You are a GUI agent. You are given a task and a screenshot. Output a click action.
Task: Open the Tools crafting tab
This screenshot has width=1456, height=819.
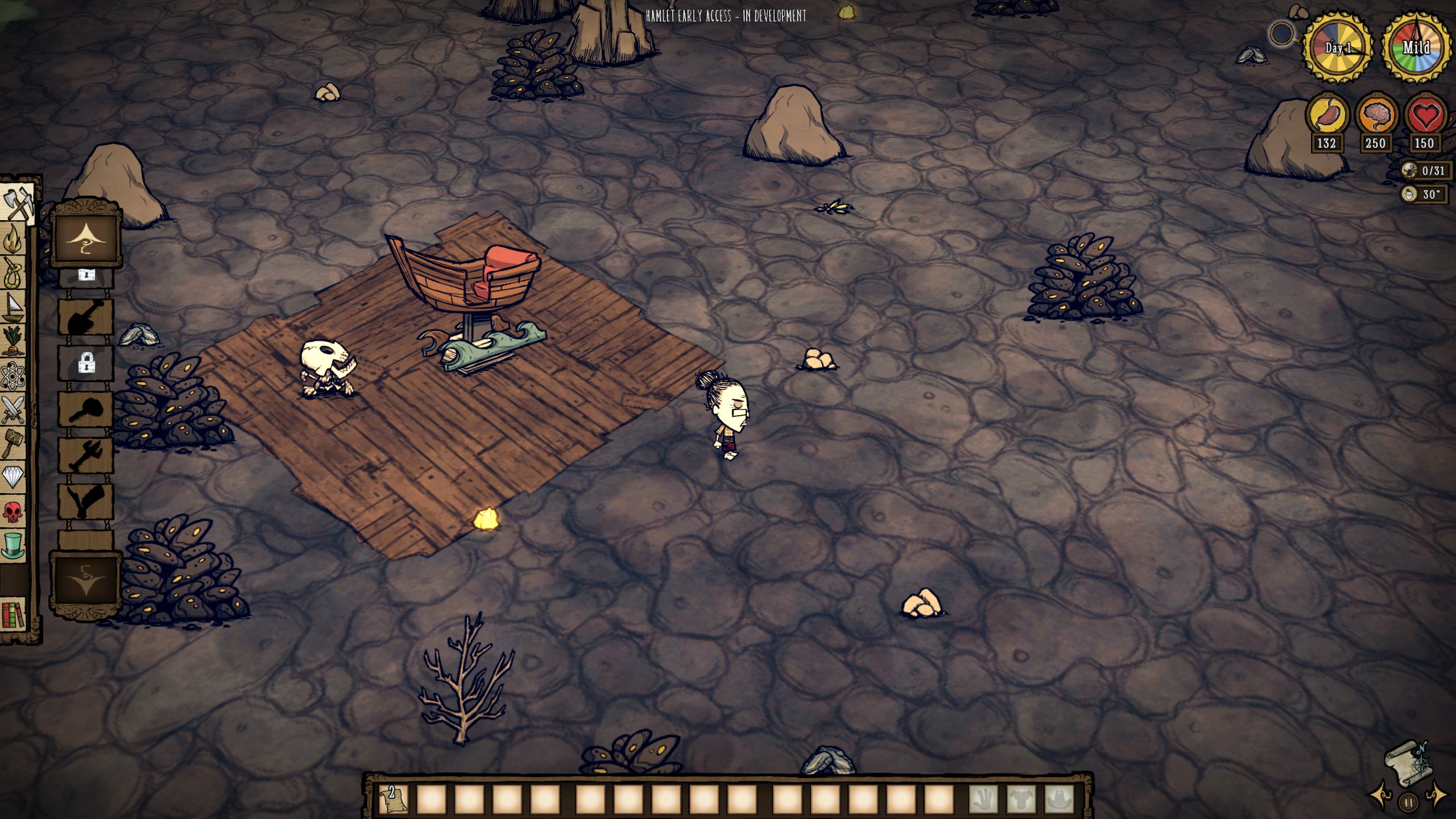[x=17, y=202]
